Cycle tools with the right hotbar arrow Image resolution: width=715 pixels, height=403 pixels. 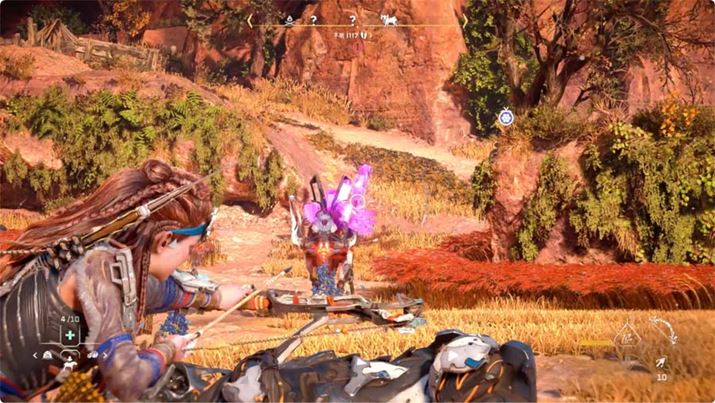(106, 355)
